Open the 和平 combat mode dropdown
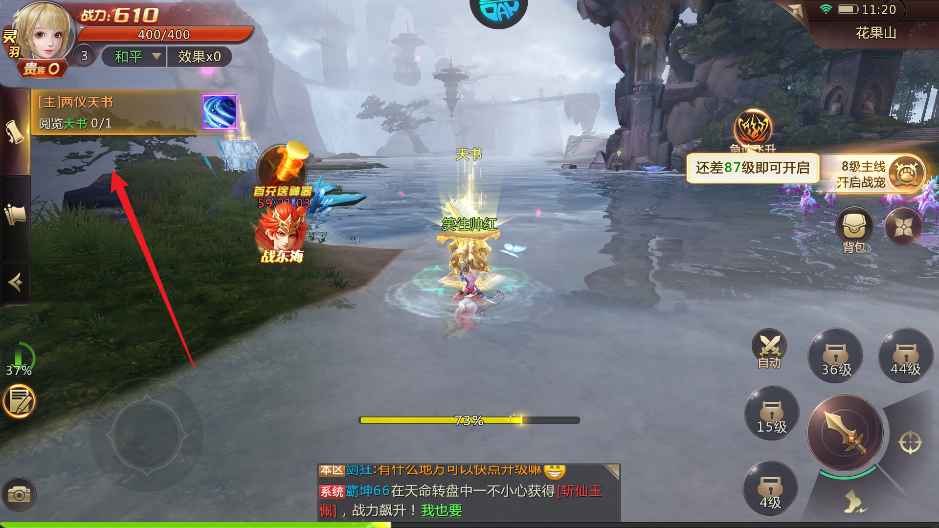Screen dimensions: 939x528 135,57
